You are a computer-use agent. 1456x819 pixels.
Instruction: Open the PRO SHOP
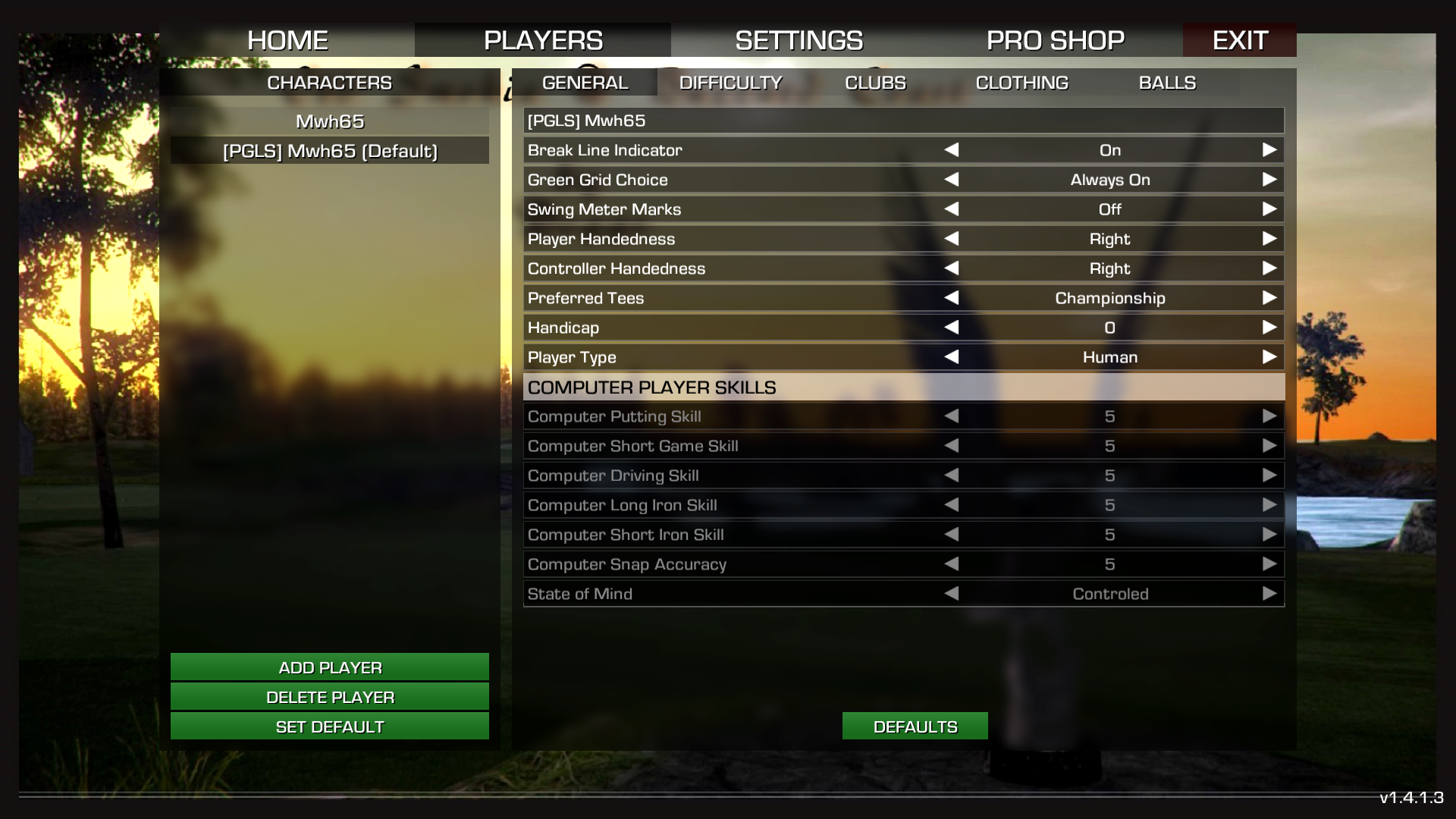[1055, 40]
